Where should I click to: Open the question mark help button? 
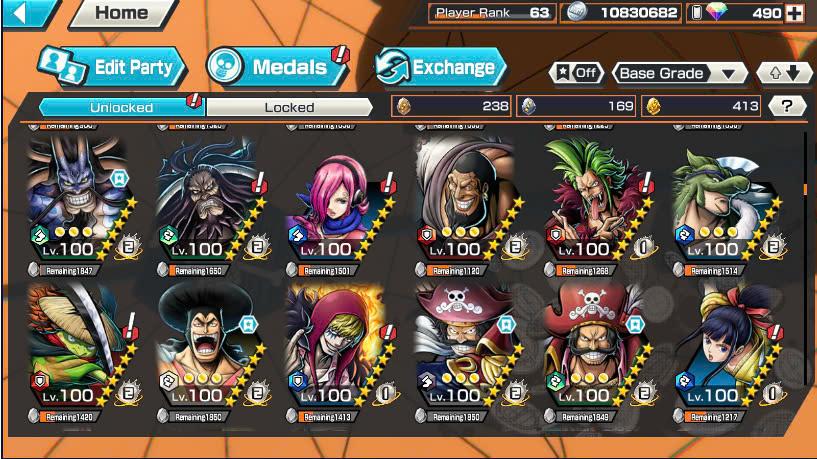[x=787, y=106]
